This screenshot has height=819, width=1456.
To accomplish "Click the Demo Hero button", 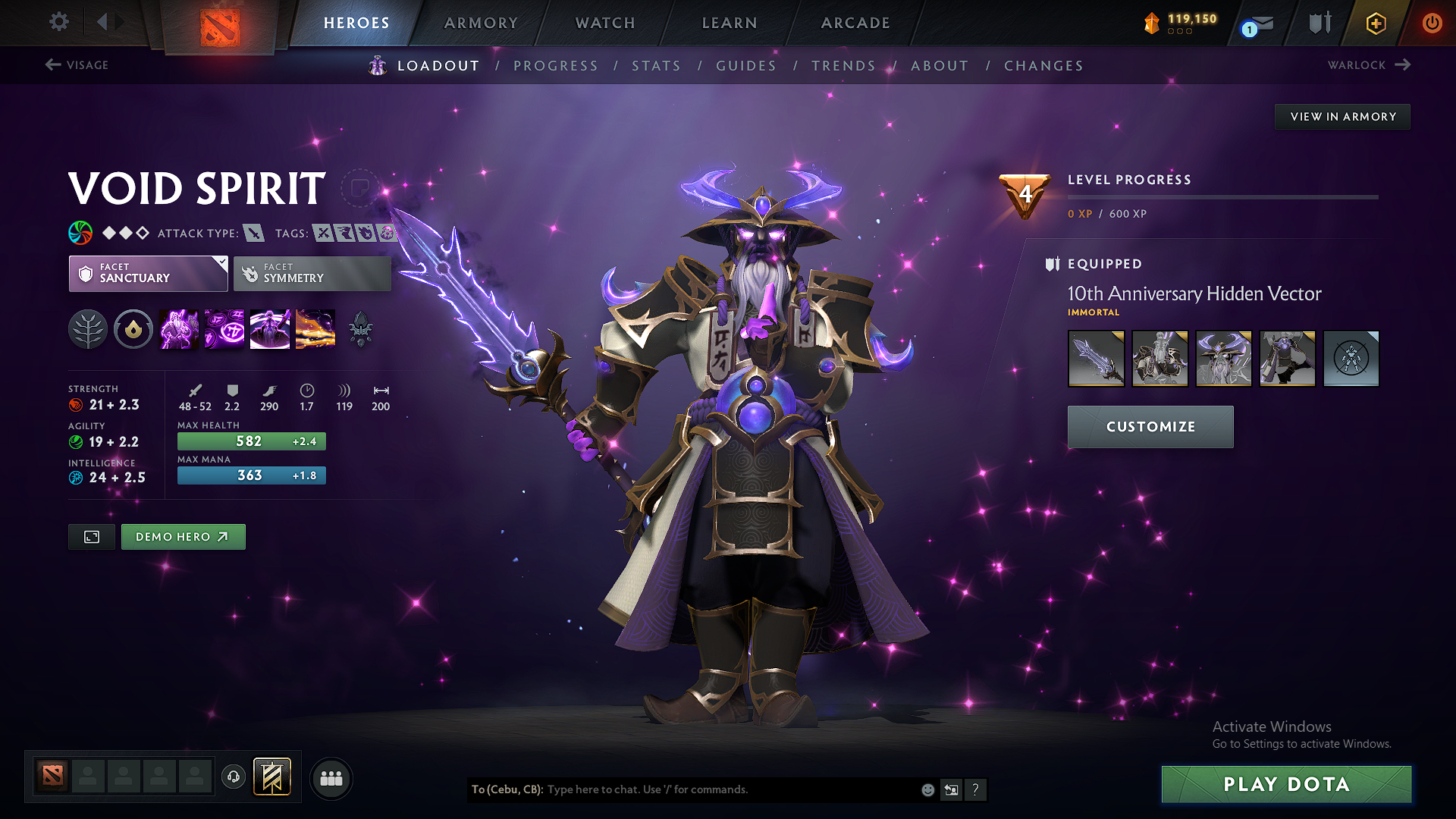I will [x=183, y=536].
